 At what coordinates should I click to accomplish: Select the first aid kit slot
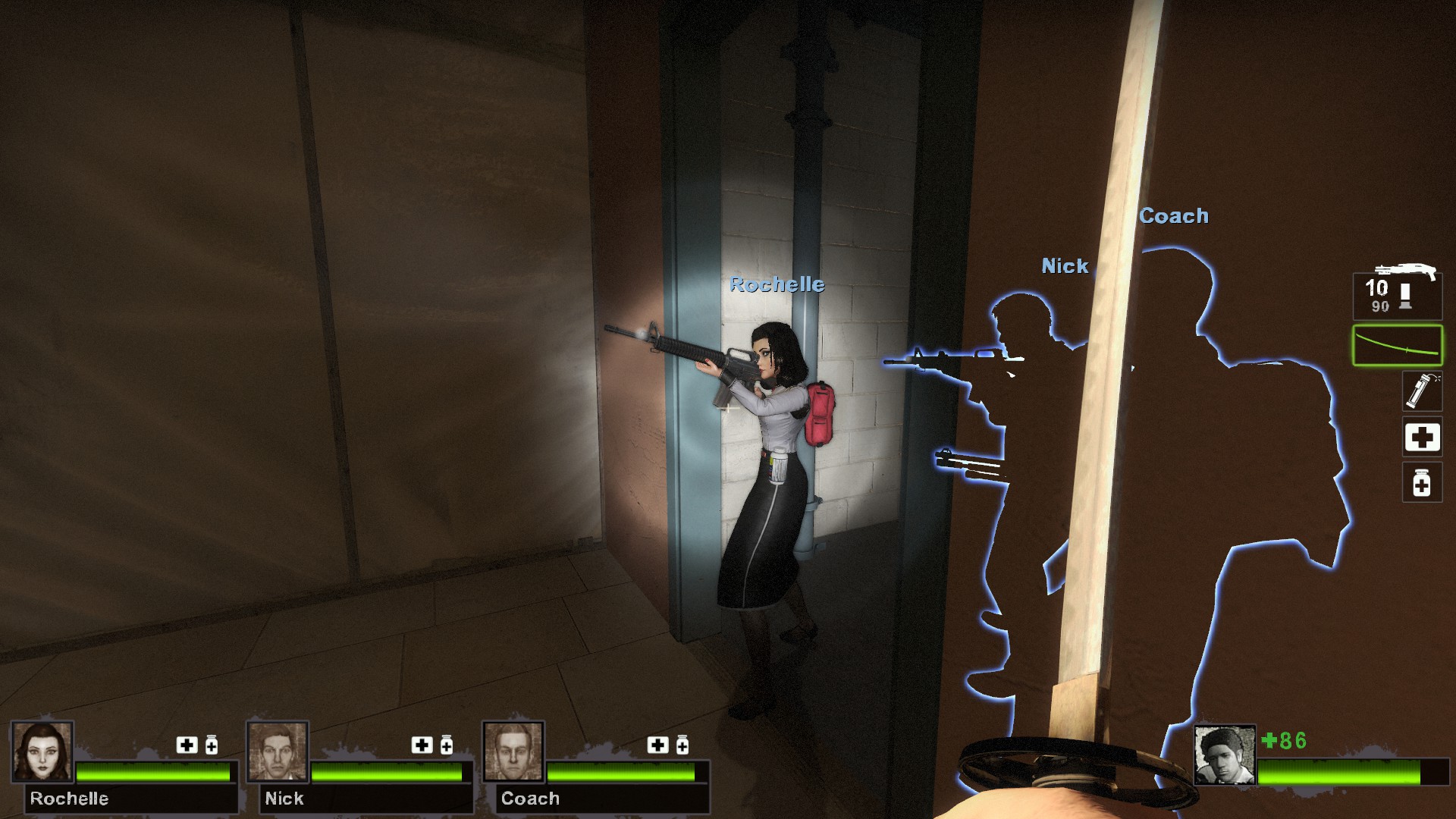tap(1421, 438)
